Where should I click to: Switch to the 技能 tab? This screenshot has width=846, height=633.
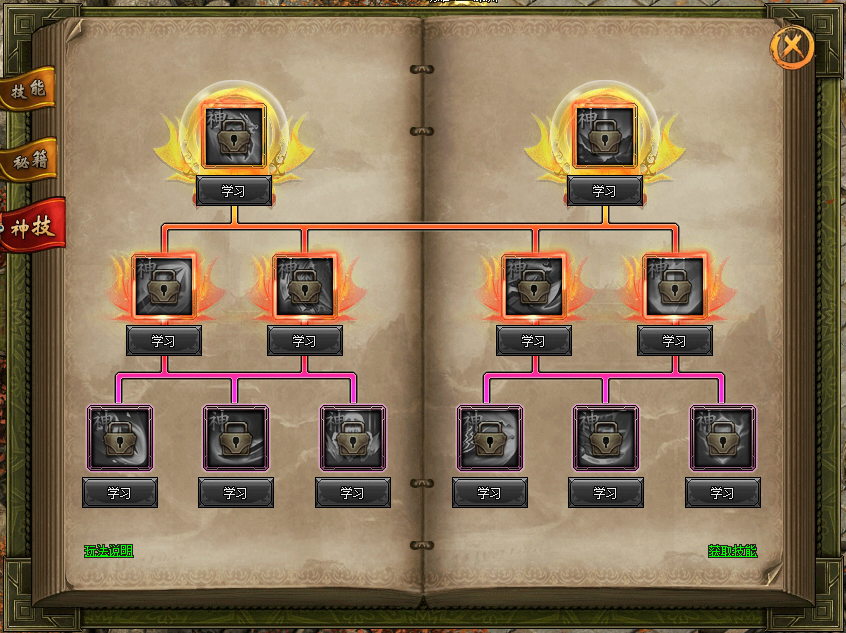point(28,90)
